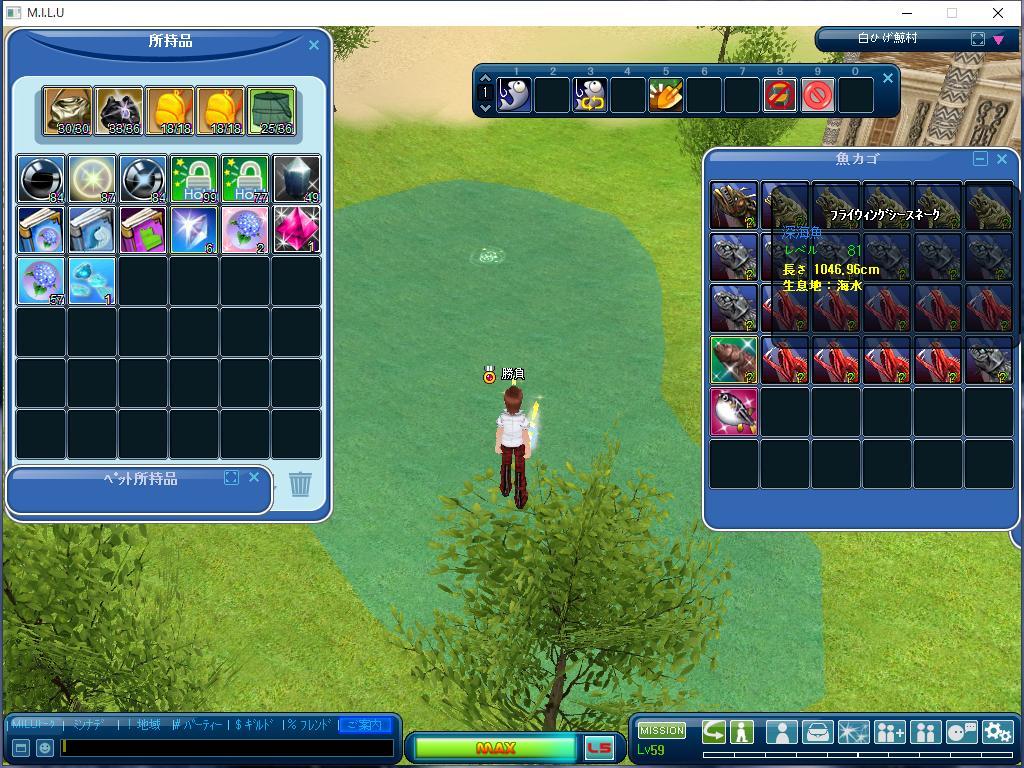
Task: Select the green fishing net bag
Action: [271, 111]
